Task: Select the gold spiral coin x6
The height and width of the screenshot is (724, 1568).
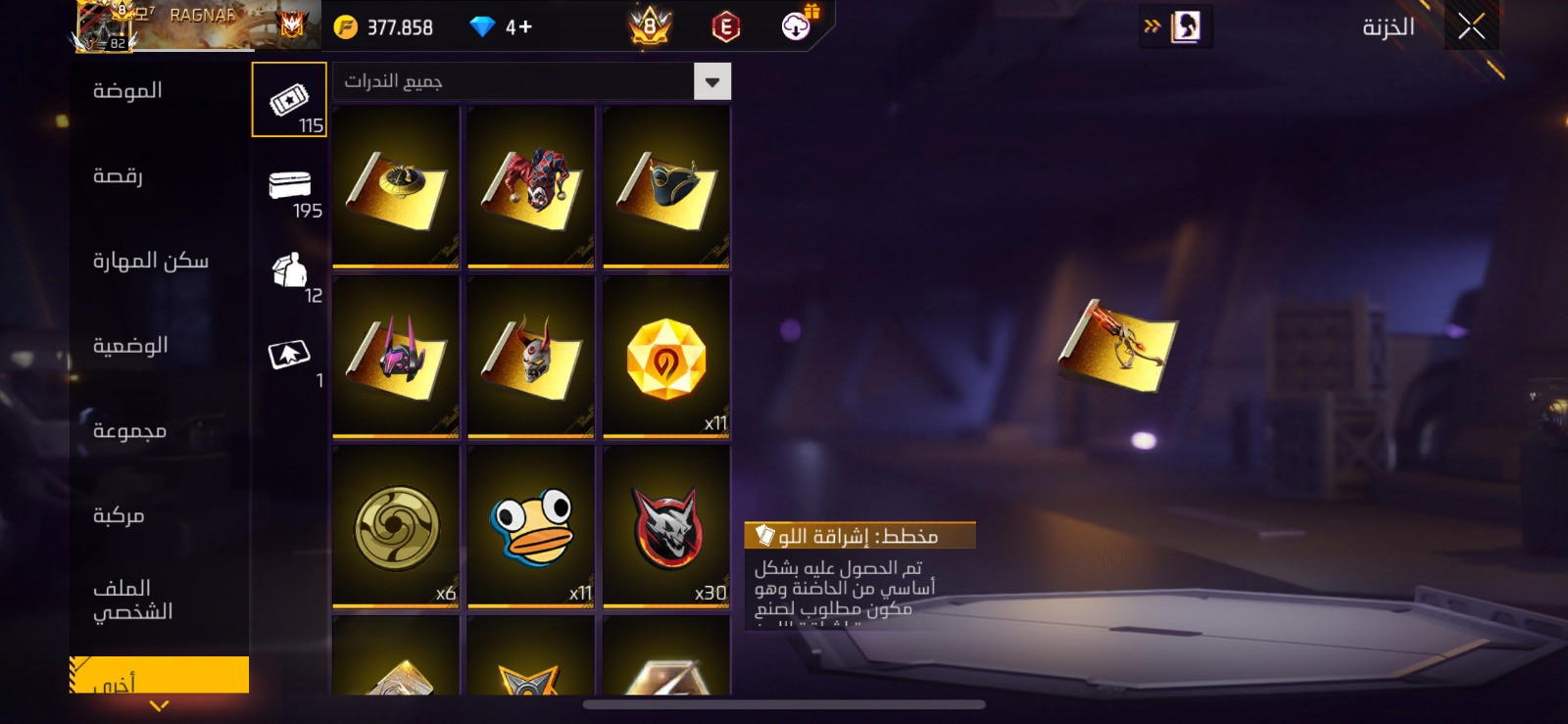Action: [396, 526]
